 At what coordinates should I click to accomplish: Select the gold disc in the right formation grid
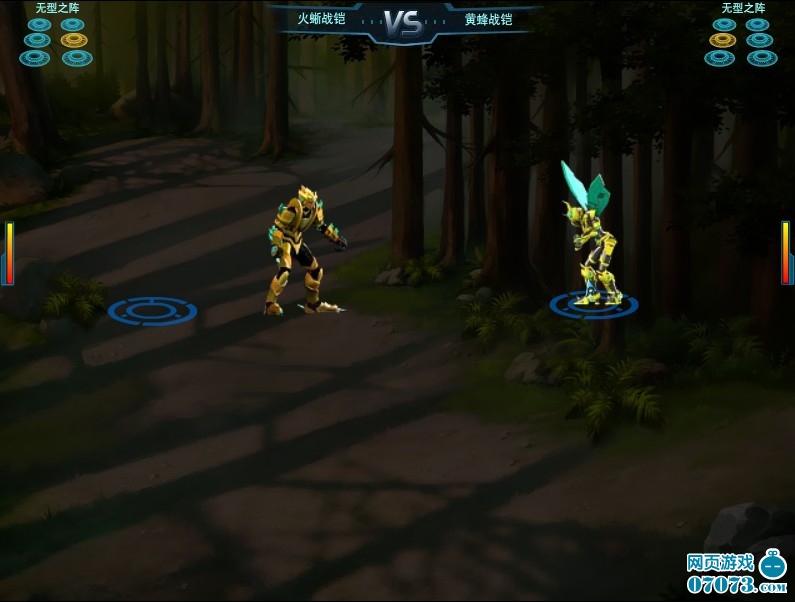[722, 40]
